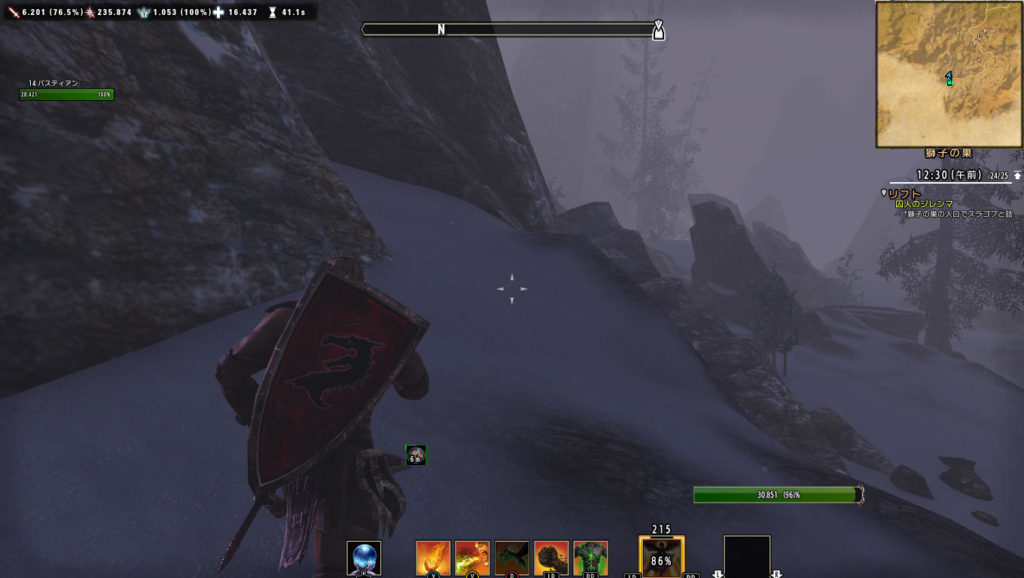Use the blue crystal orb quickslot item
1024x578 pixels.
point(364,557)
